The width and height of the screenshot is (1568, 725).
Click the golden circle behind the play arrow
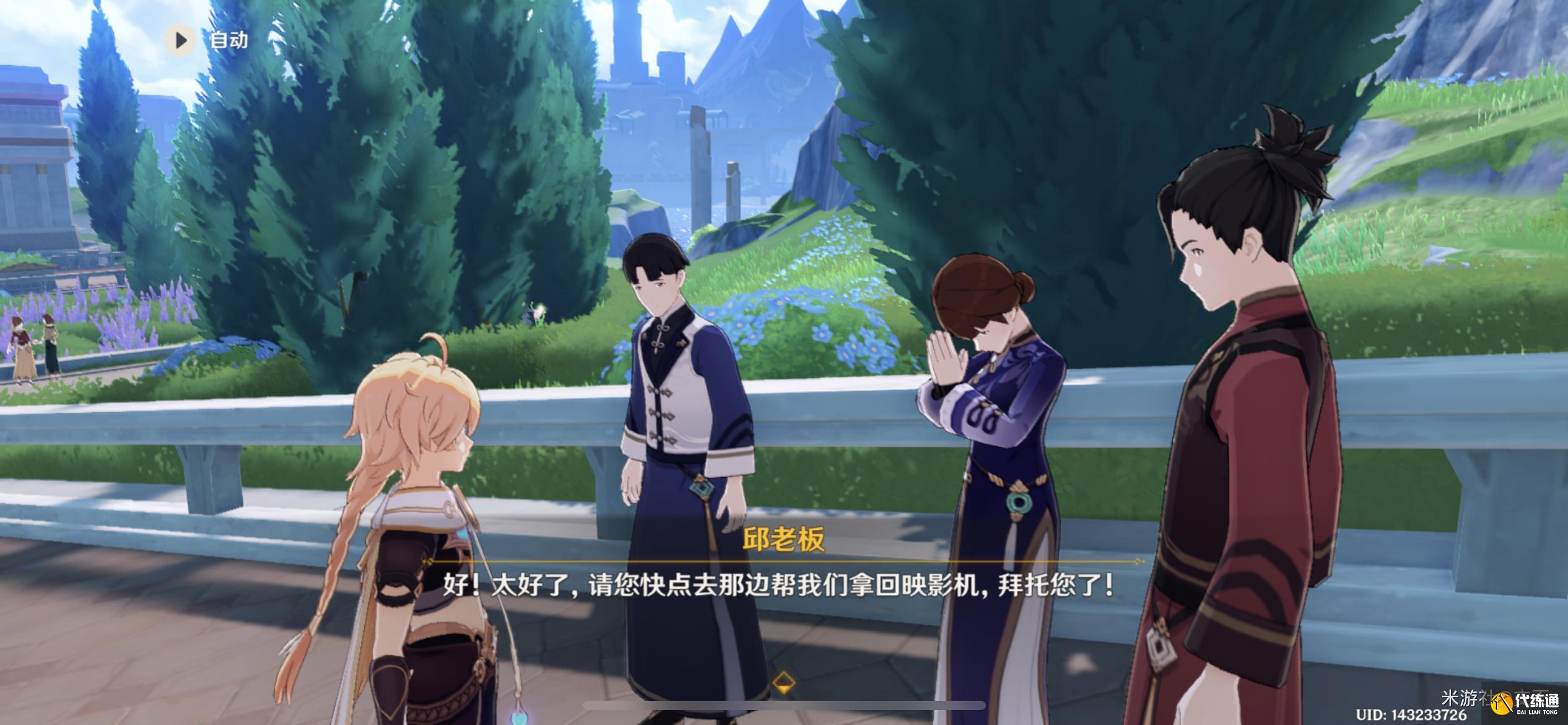(180, 41)
